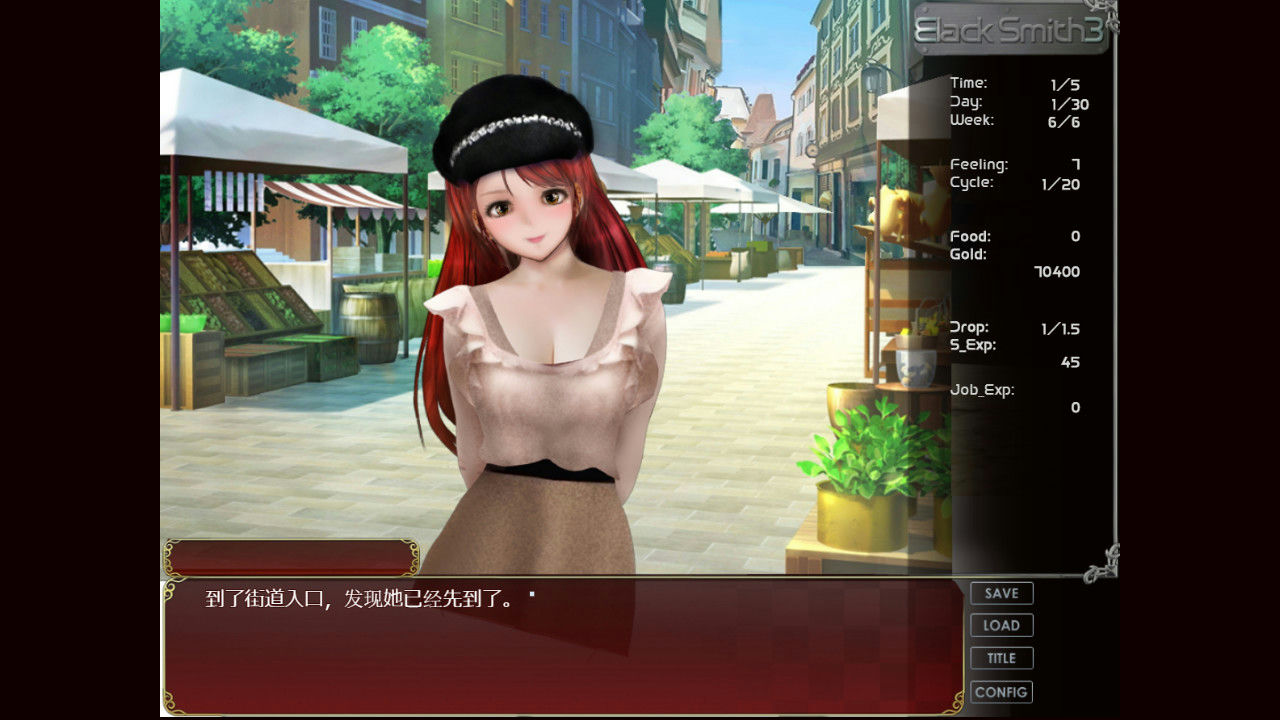
Task: Click the Black Smith 3 logo
Action: (1012, 30)
